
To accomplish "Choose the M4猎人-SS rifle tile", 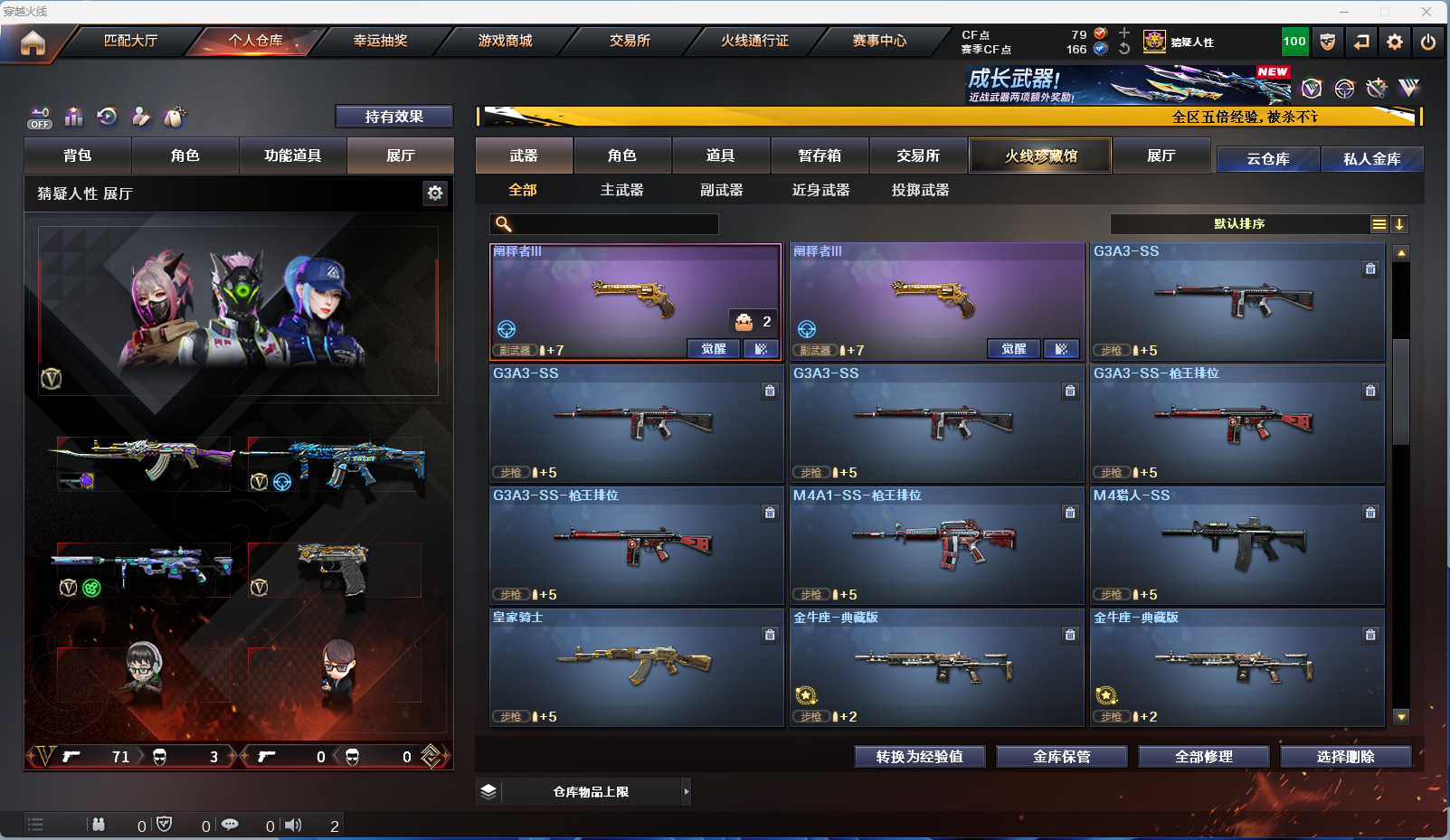I will (x=1237, y=545).
